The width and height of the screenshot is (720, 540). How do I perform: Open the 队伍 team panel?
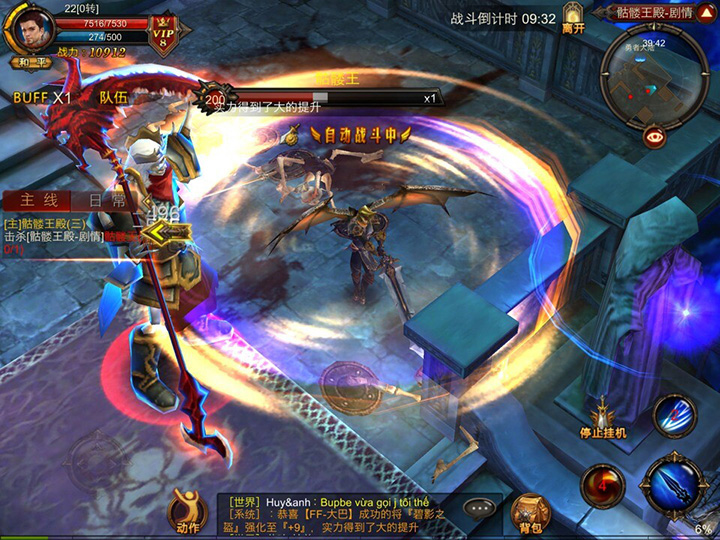[x=114, y=98]
